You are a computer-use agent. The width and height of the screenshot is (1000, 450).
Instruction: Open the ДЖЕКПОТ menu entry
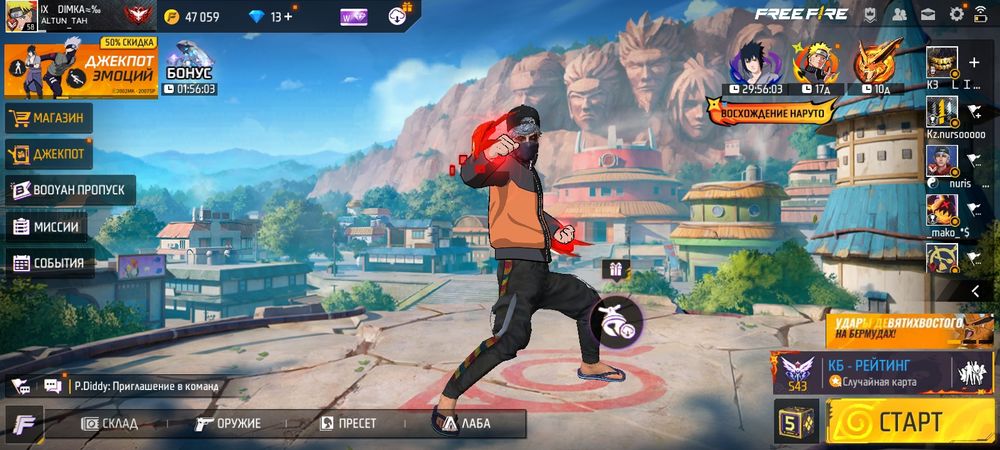(49, 154)
